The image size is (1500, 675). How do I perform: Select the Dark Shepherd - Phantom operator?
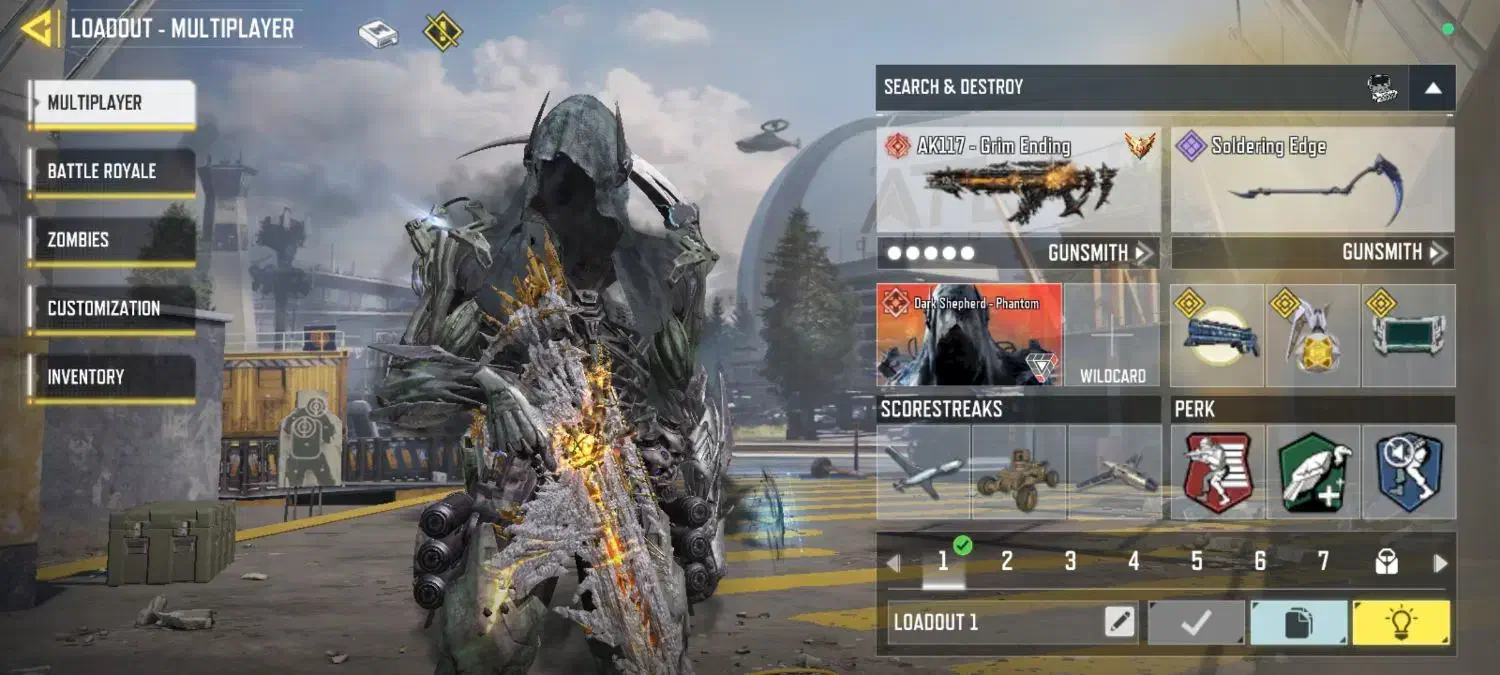(x=968, y=335)
